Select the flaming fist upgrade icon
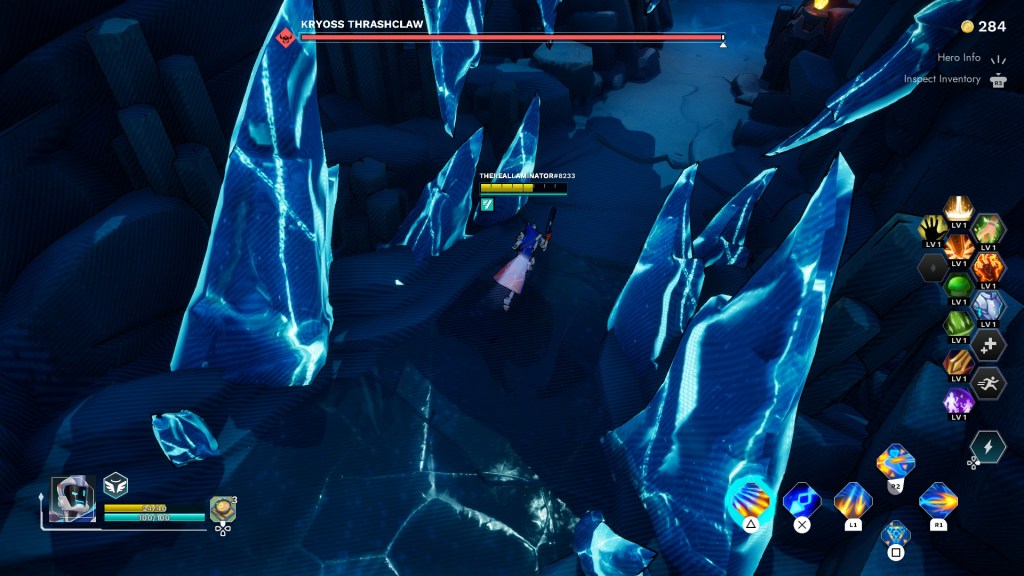The height and width of the screenshot is (576, 1024). point(988,267)
